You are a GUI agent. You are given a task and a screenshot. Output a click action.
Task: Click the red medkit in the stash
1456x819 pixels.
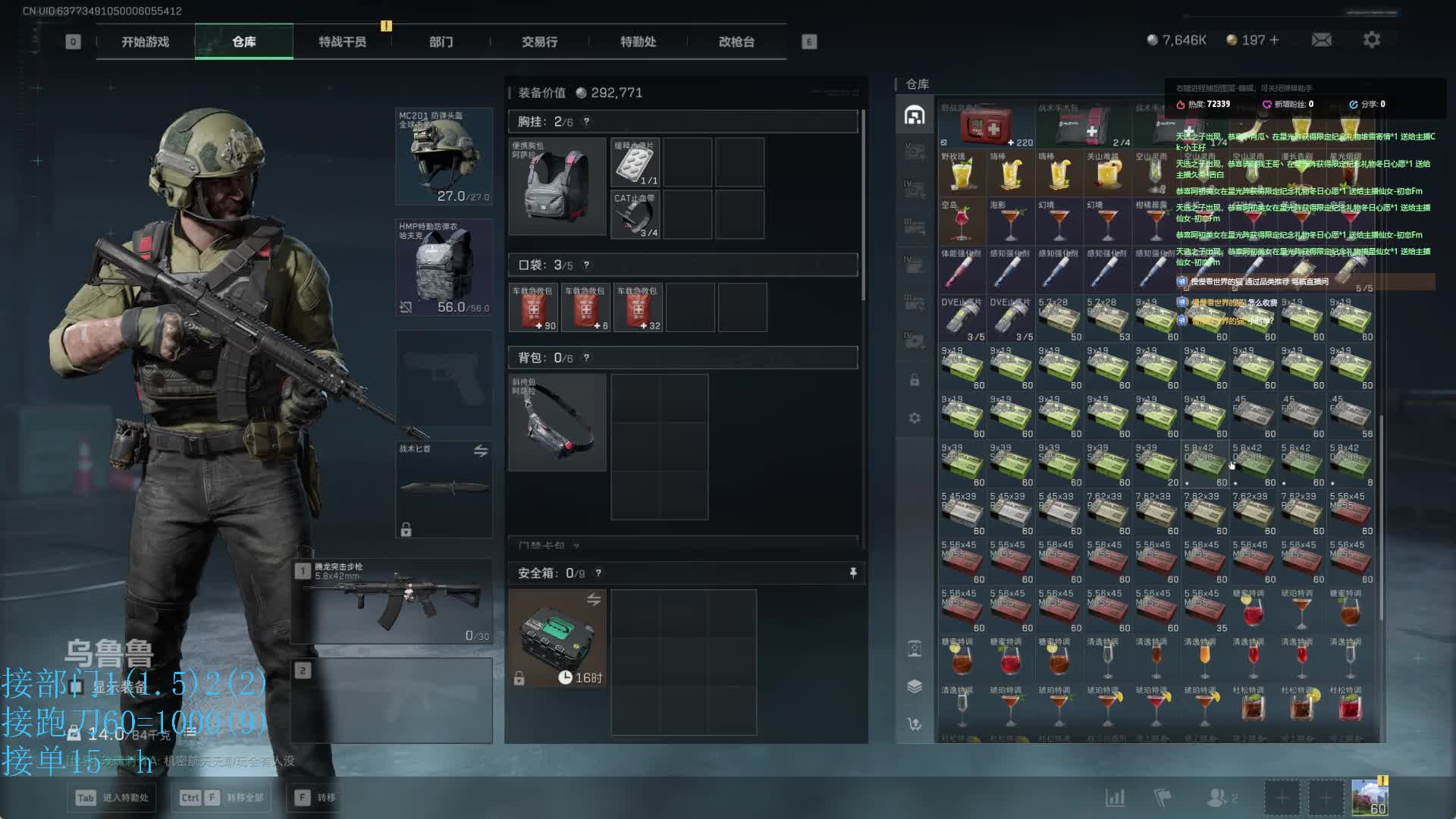(987, 126)
